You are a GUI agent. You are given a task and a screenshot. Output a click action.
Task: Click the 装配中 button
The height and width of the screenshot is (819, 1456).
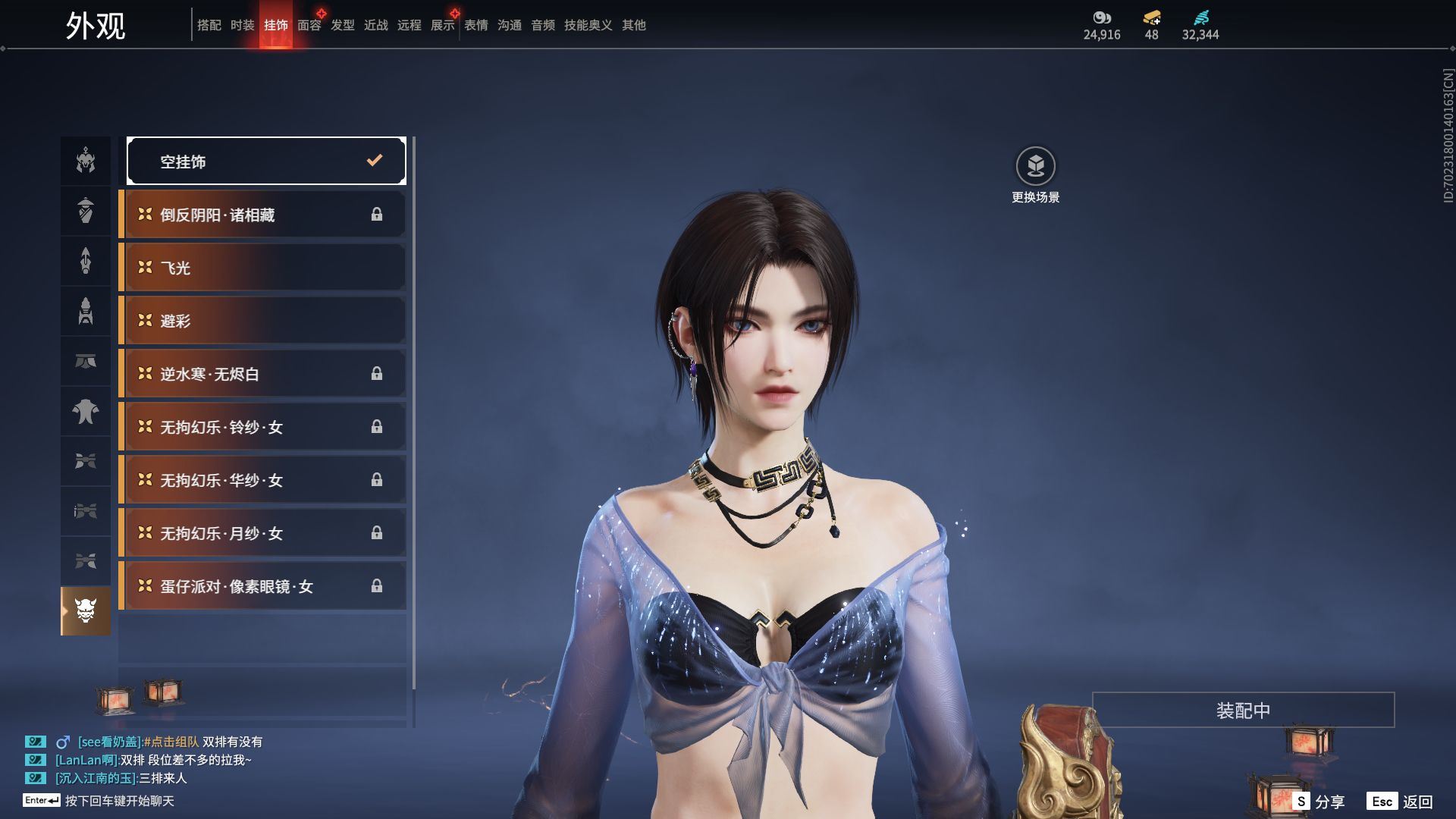1243,710
